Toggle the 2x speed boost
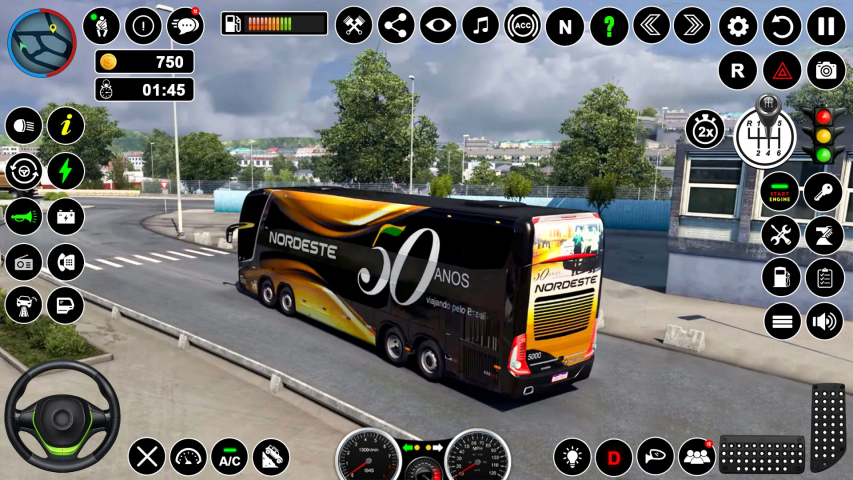This screenshot has width=853, height=480. (705, 129)
